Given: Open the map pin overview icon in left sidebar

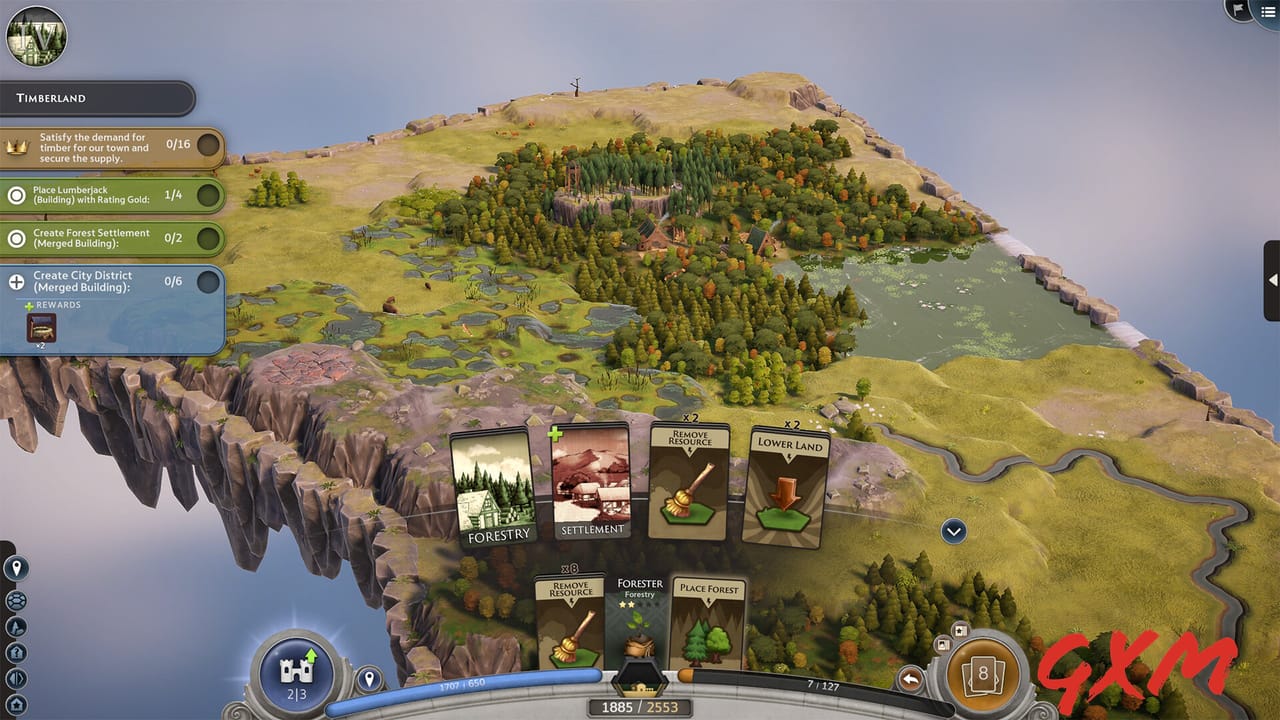Looking at the screenshot, I should click(15, 567).
